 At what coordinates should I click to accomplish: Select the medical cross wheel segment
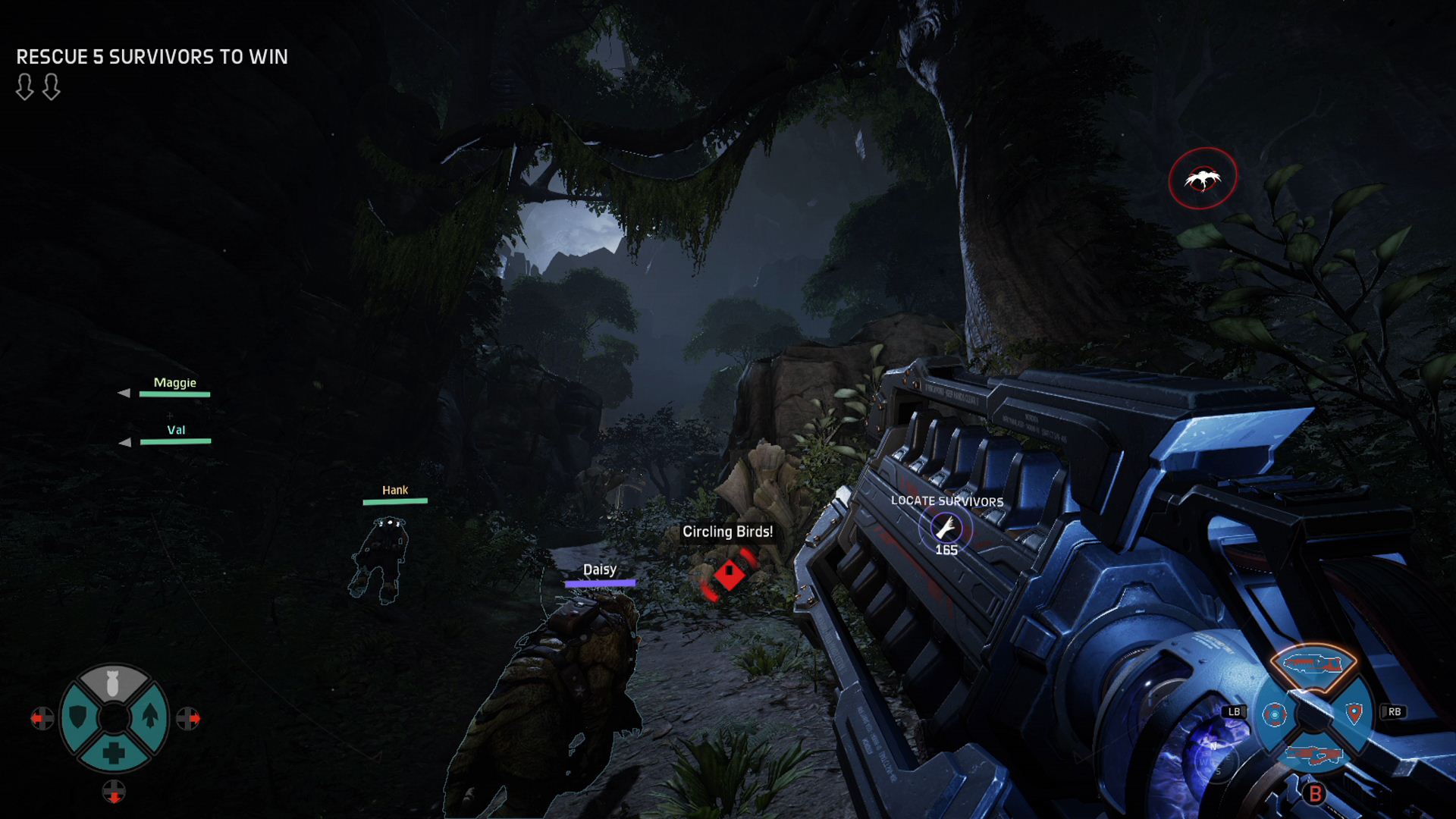point(114,752)
